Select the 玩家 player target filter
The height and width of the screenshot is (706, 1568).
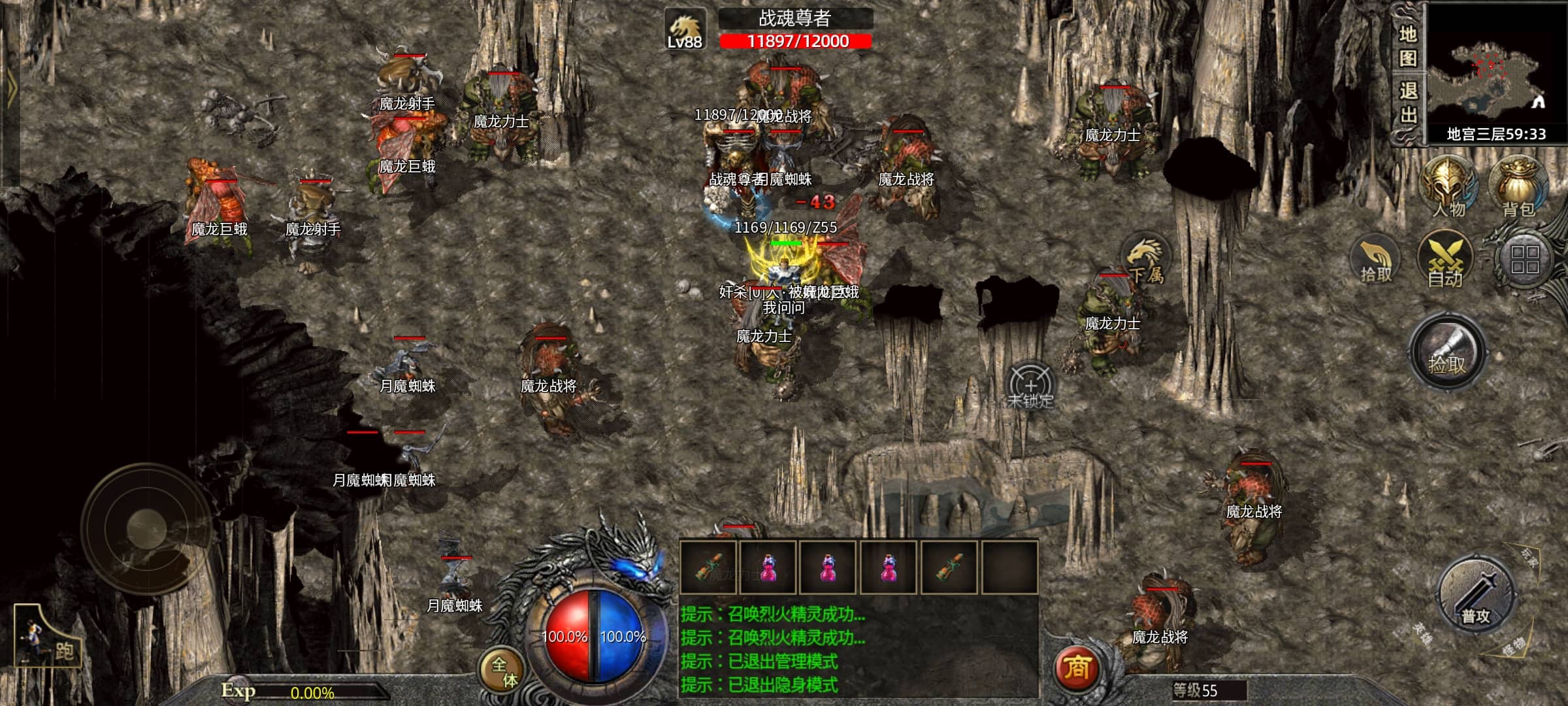(x=1529, y=559)
